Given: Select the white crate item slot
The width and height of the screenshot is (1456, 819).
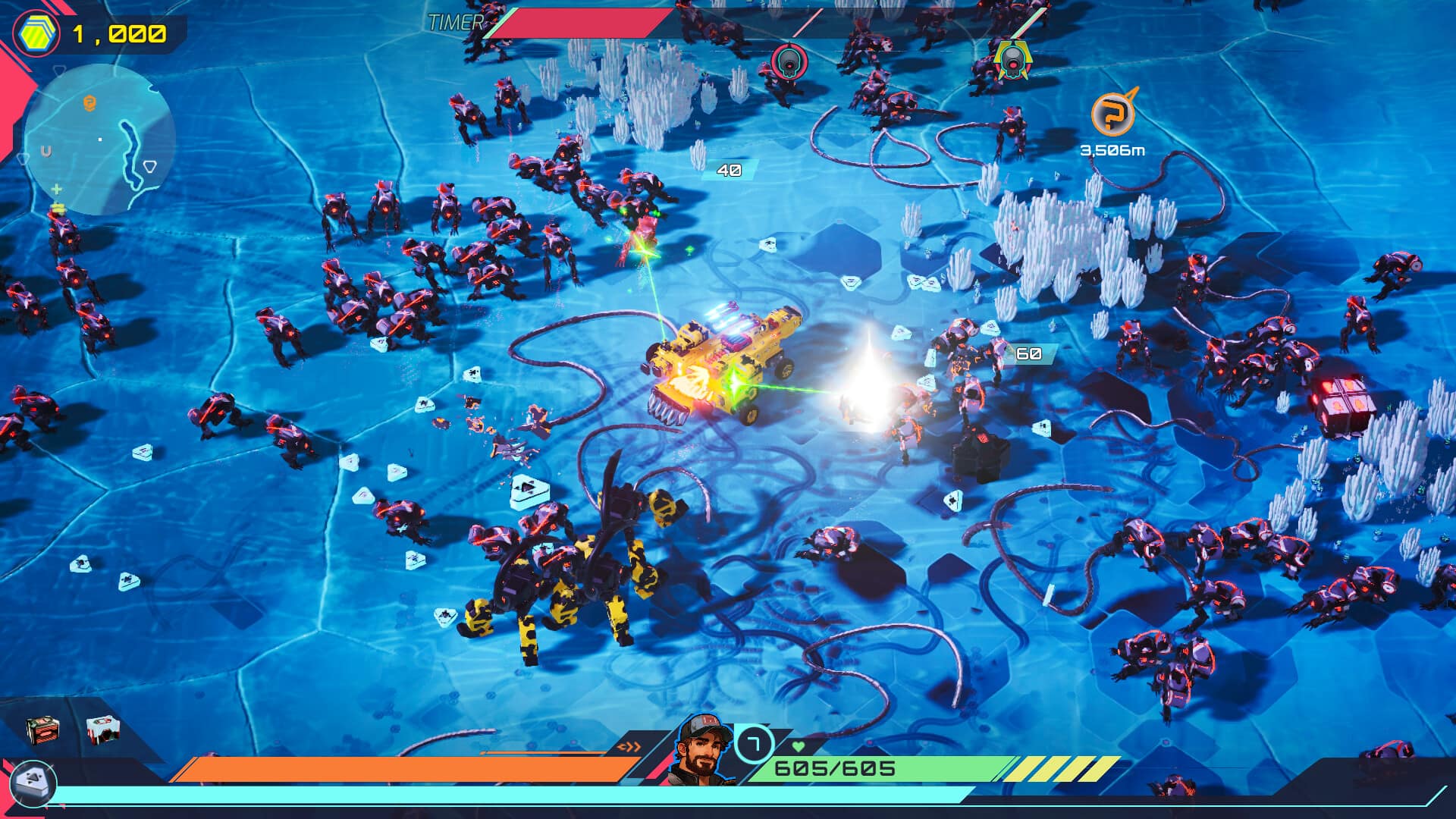Looking at the screenshot, I should point(102,730).
